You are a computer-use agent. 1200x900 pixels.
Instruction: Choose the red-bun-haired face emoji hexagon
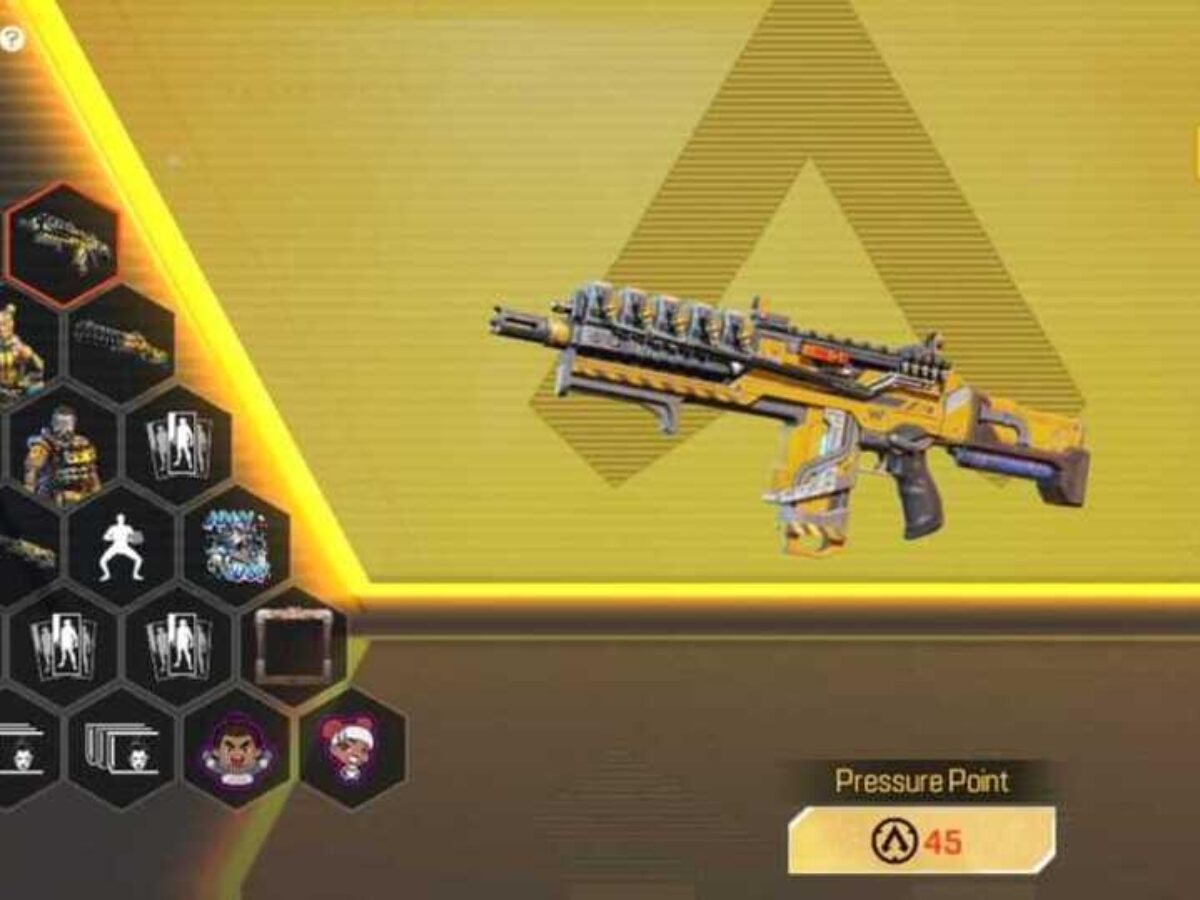(352, 747)
